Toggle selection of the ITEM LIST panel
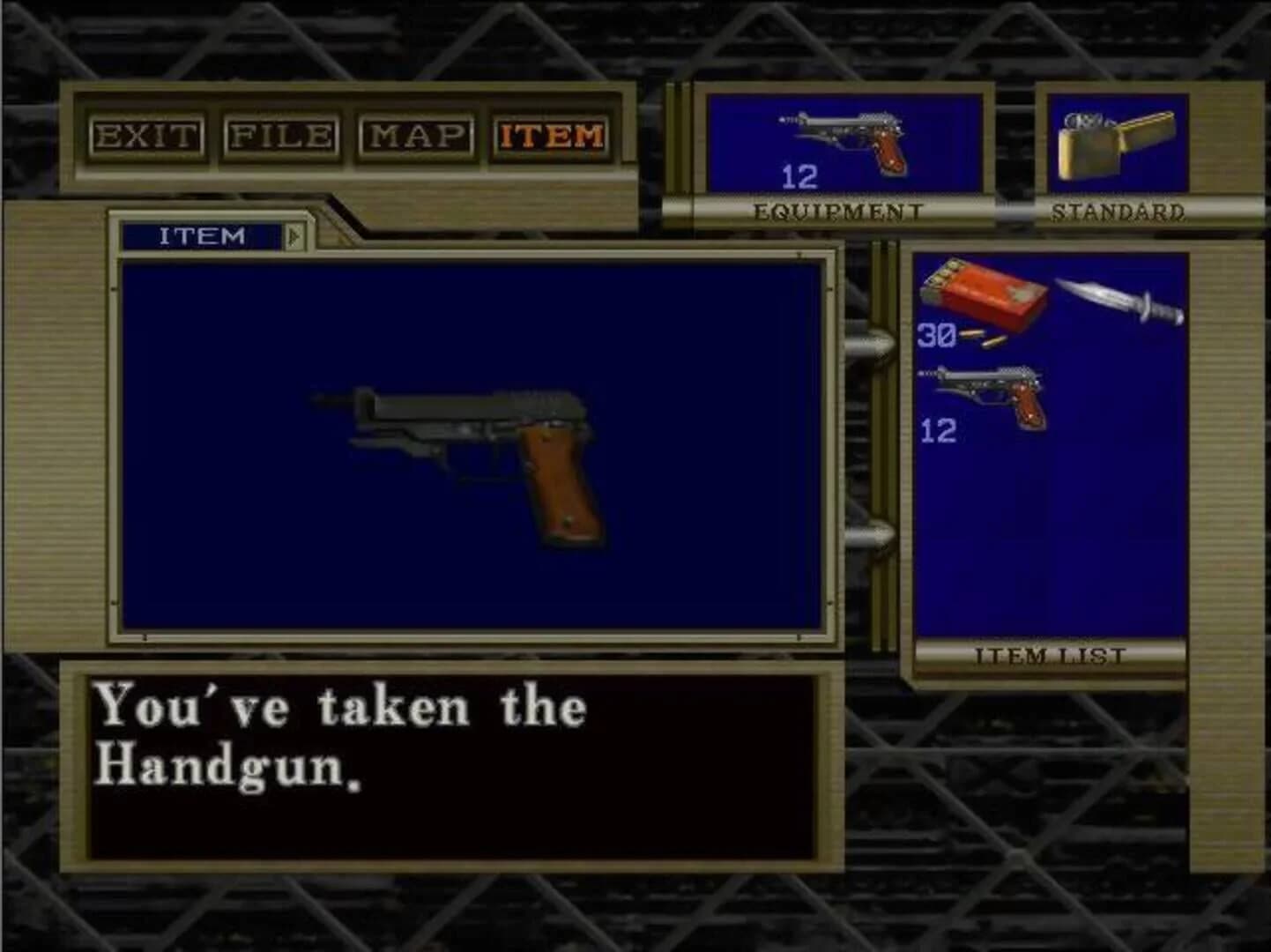 [x=1049, y=654]
